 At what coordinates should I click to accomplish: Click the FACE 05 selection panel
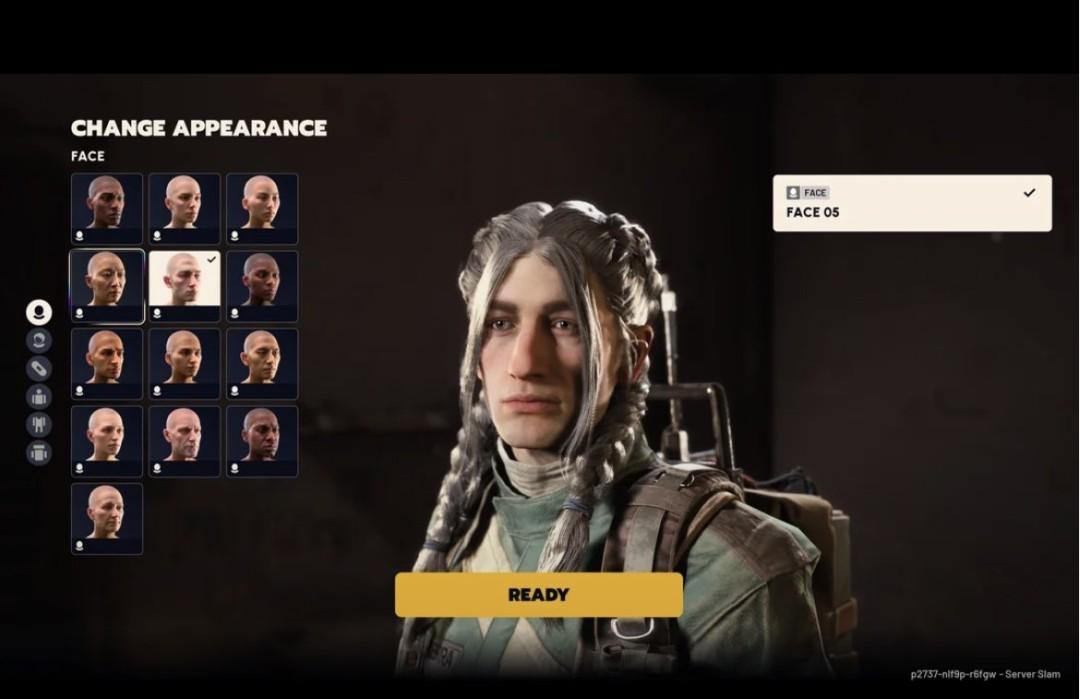tap(911, 203)
